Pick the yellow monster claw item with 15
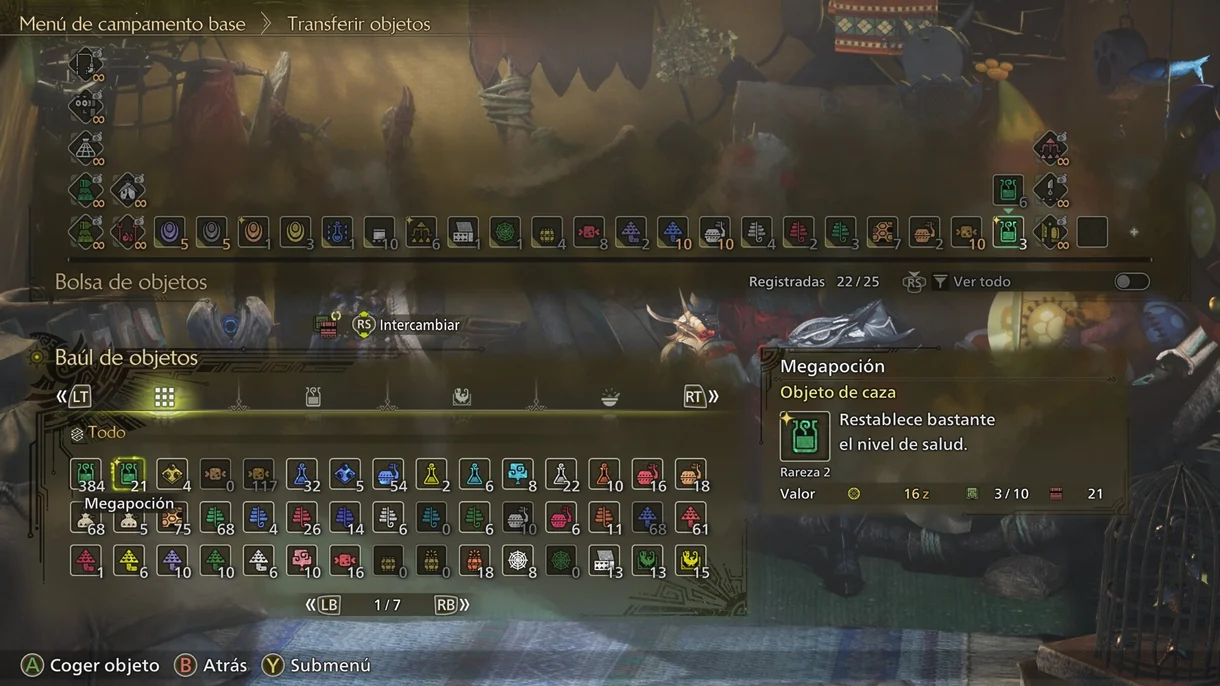The height and width of the screenshot is (686, 1220). point(690,560)
